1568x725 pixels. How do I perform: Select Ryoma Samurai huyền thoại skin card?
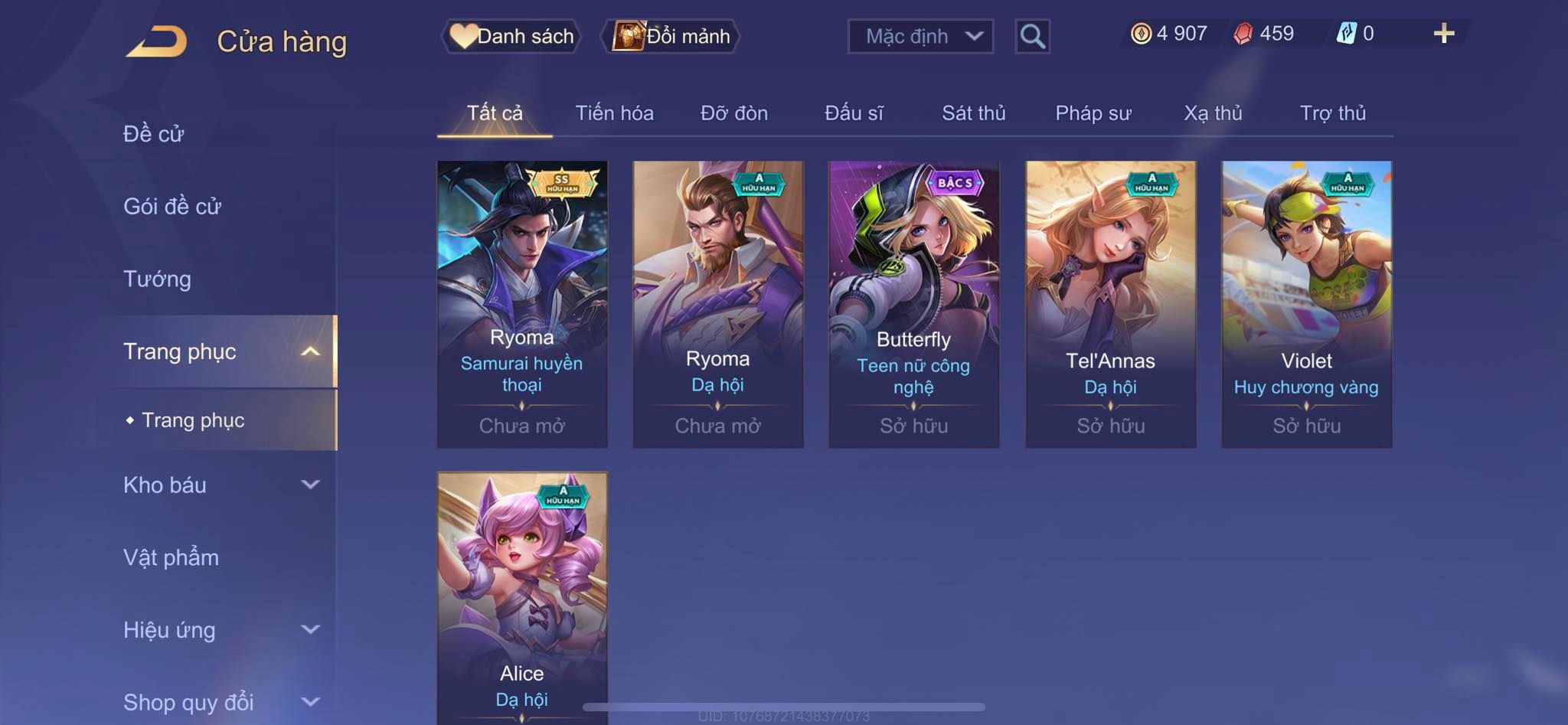tap(522, 304)
